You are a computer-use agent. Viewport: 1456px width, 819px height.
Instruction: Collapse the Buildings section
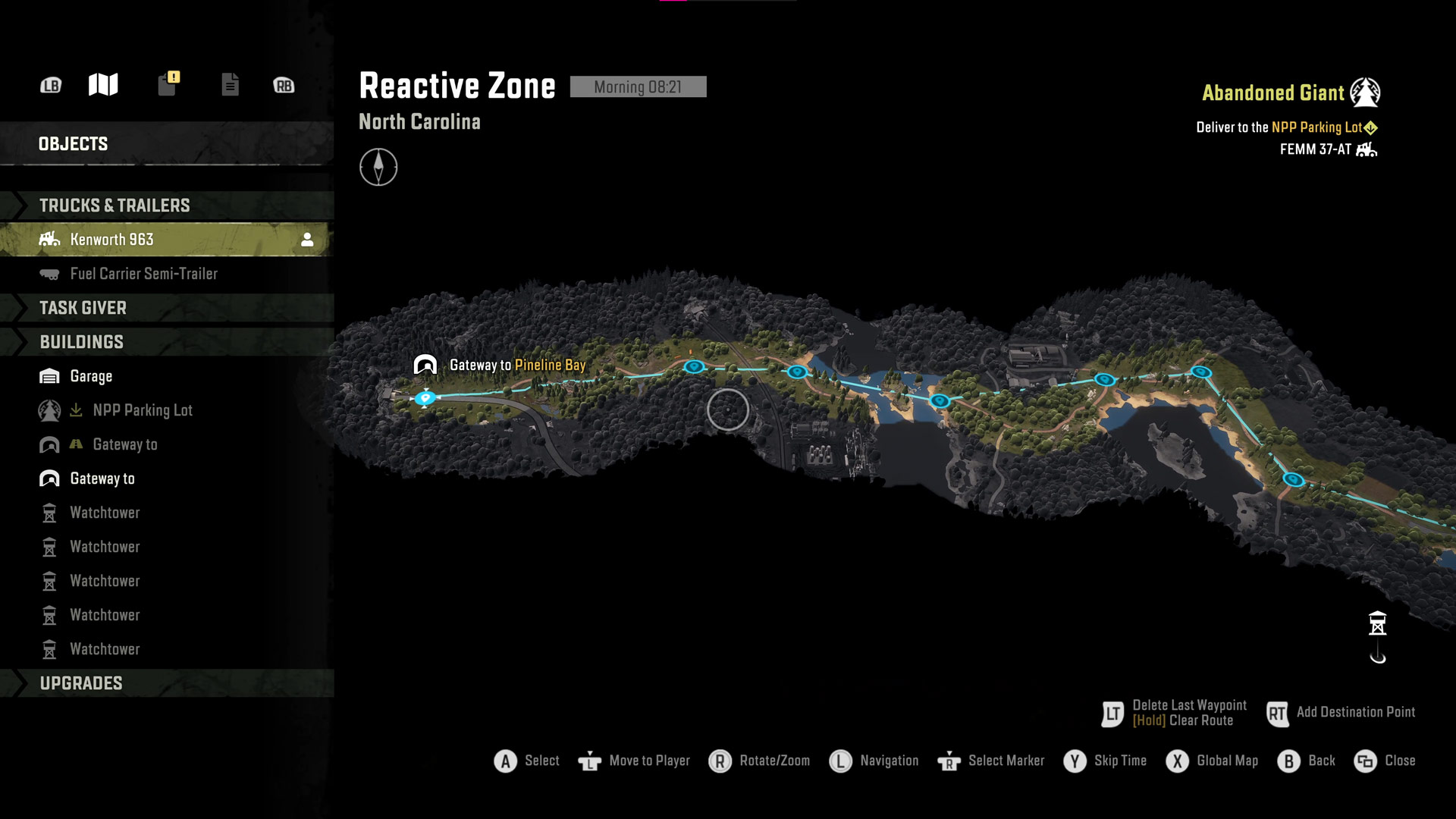(81, 342)
